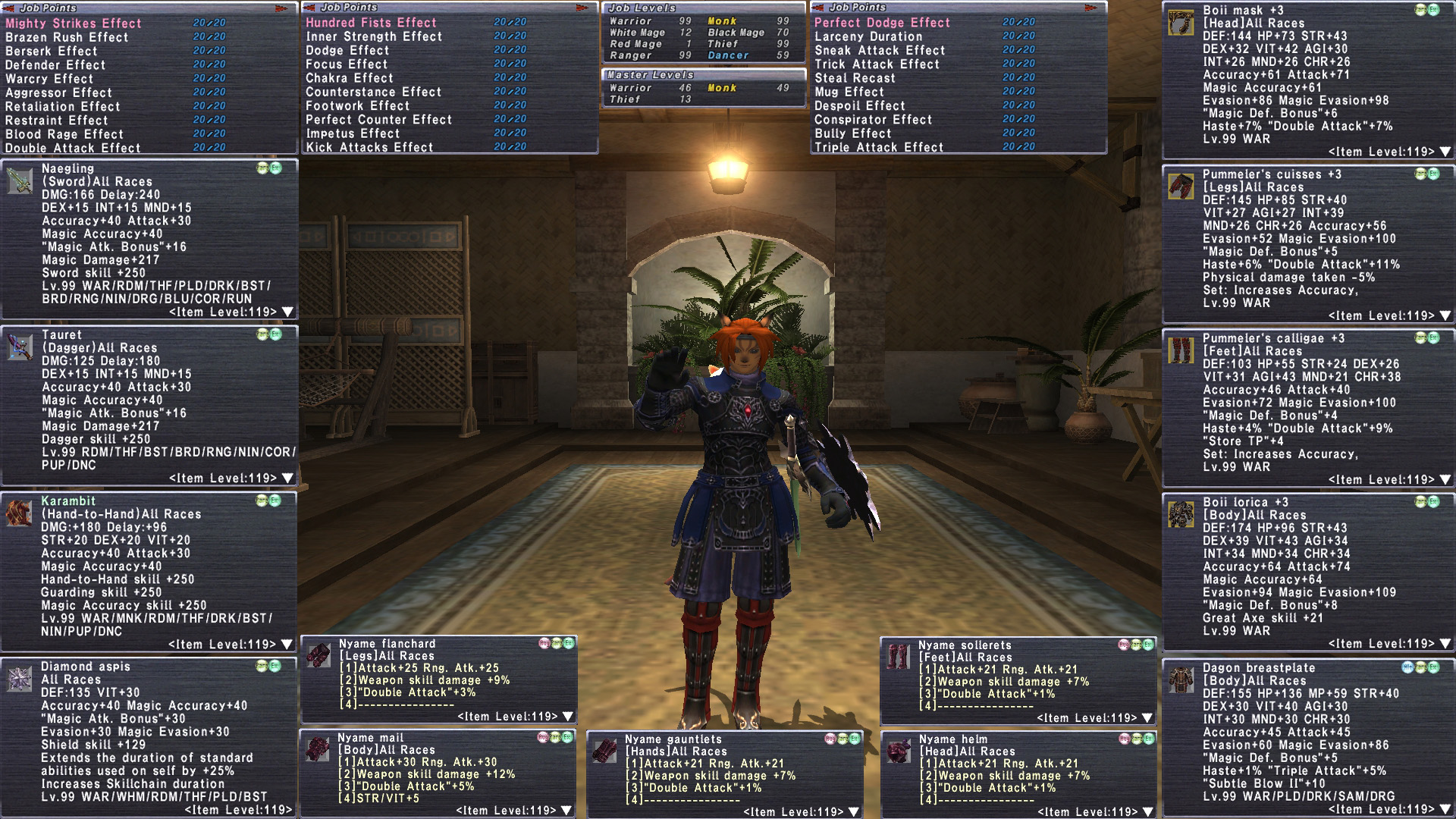1456x819 pixels.
Task: Choose Triple Attack Effect in Job Points
Action: 879,147
